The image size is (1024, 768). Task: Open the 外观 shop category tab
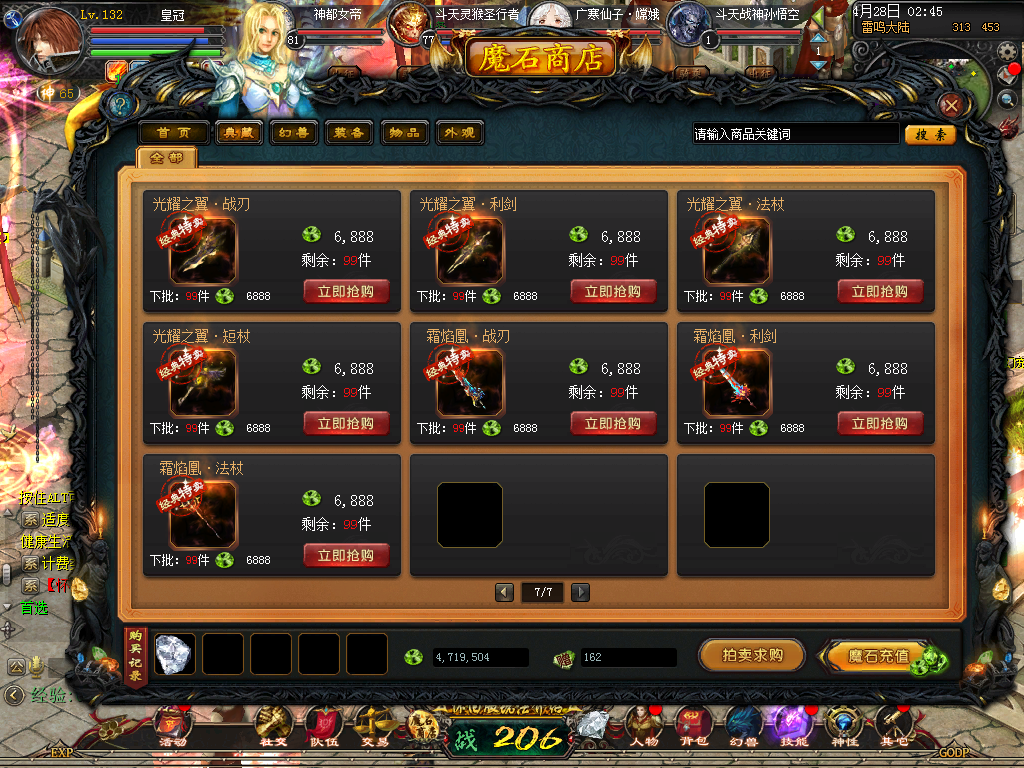[459, 133]
